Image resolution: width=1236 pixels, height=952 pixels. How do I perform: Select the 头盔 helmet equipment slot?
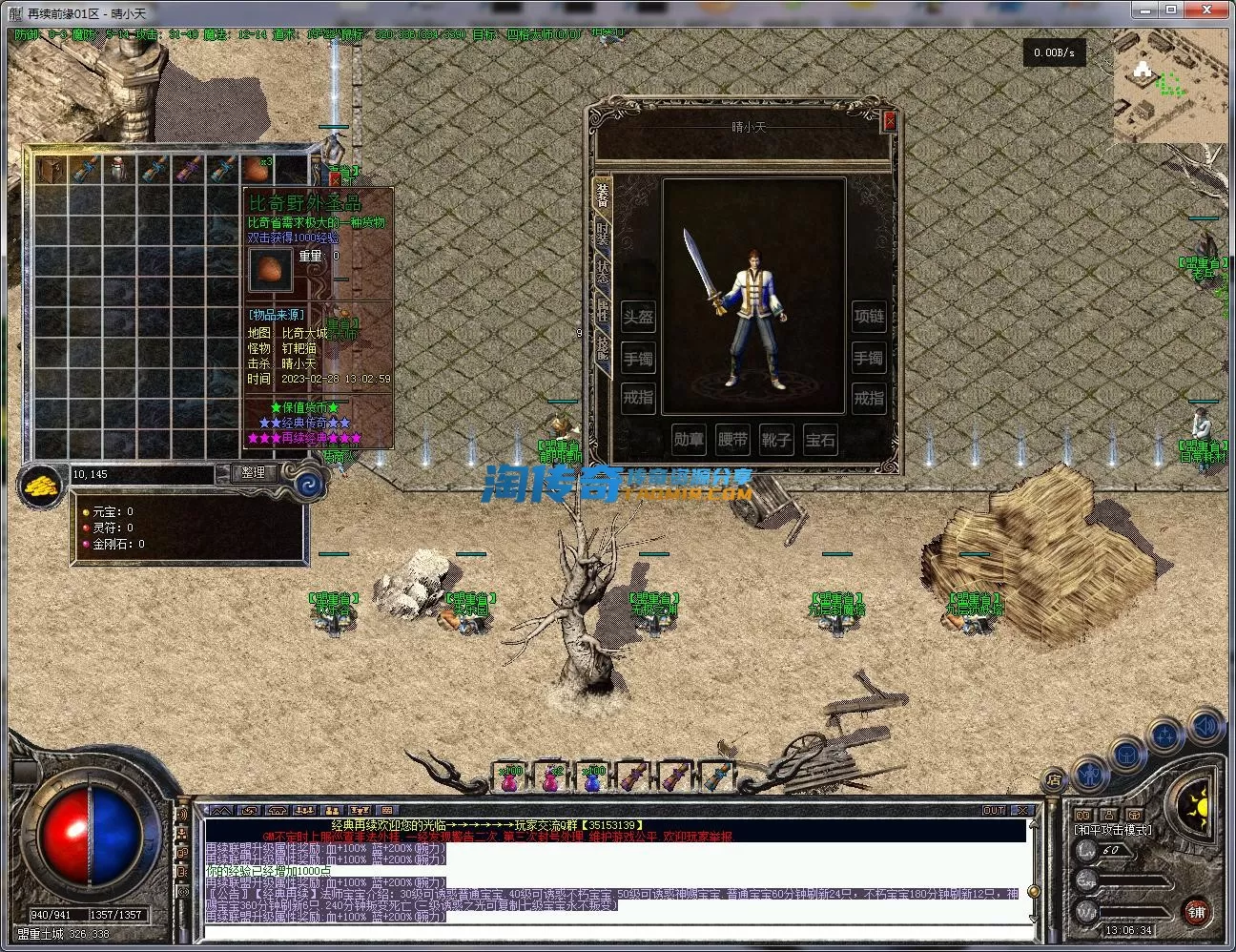click(638, 318)
